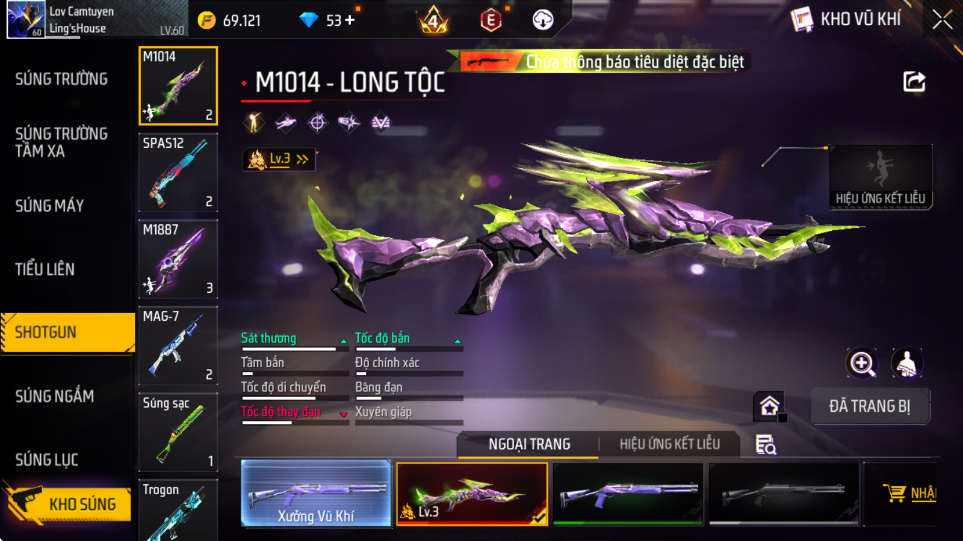This screenshot has width=963, height=541.
Task: Share the M1014 Long Tộc skin
Action: coord(914,82)
